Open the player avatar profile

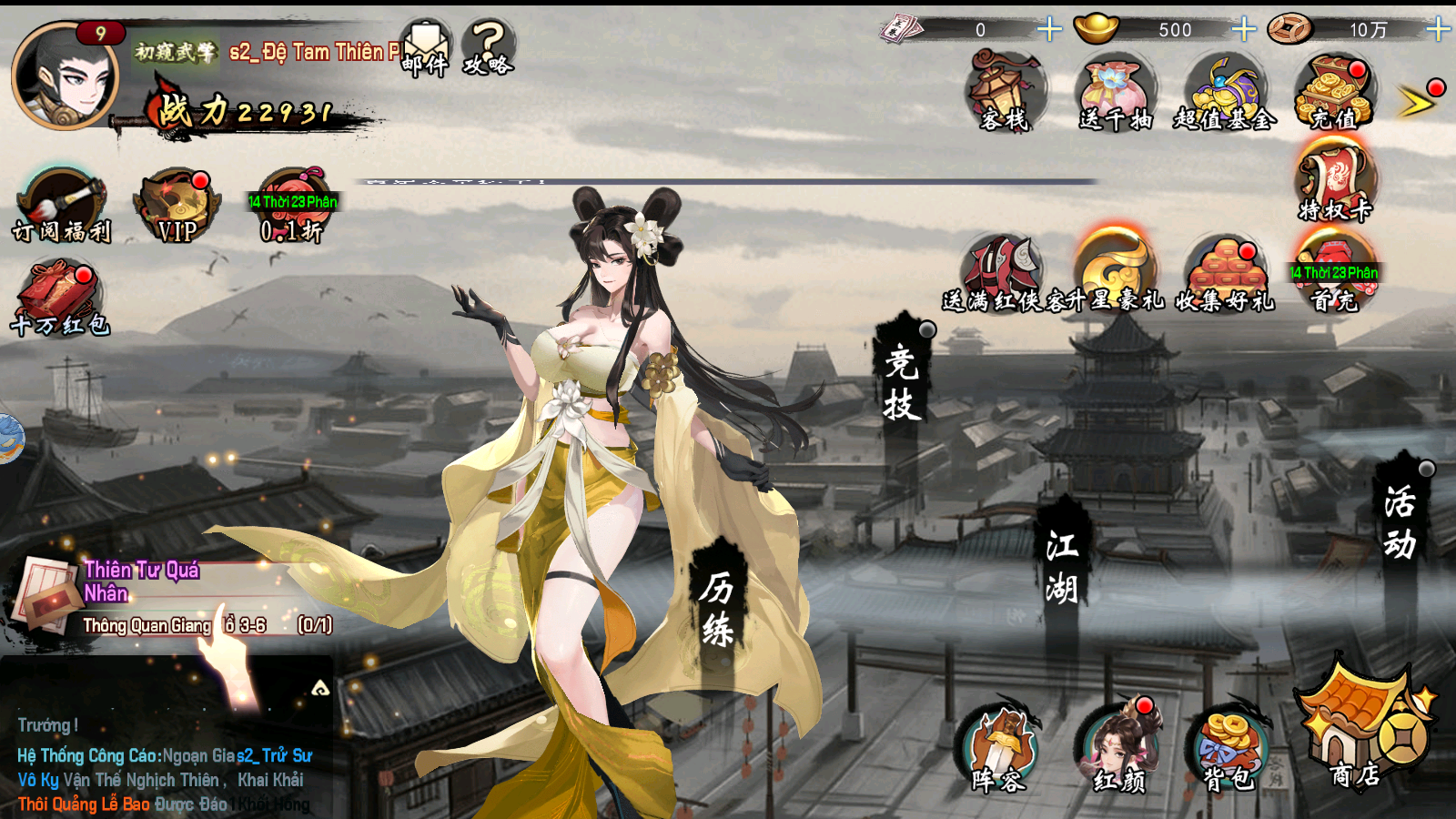64,76
